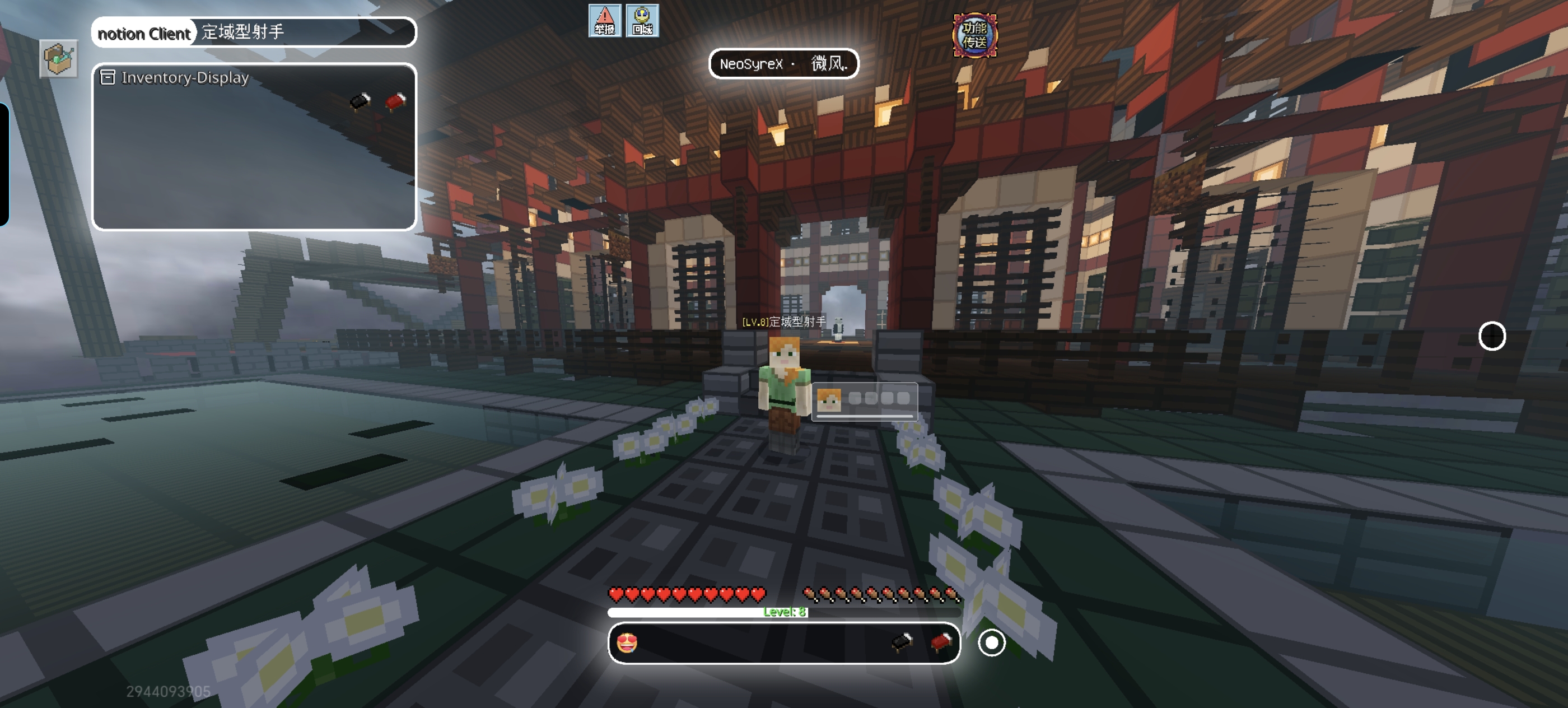This screenshot has width=1568, height=708.
Task: Tap the black circular button at right edge
Action: [1491, 336]
